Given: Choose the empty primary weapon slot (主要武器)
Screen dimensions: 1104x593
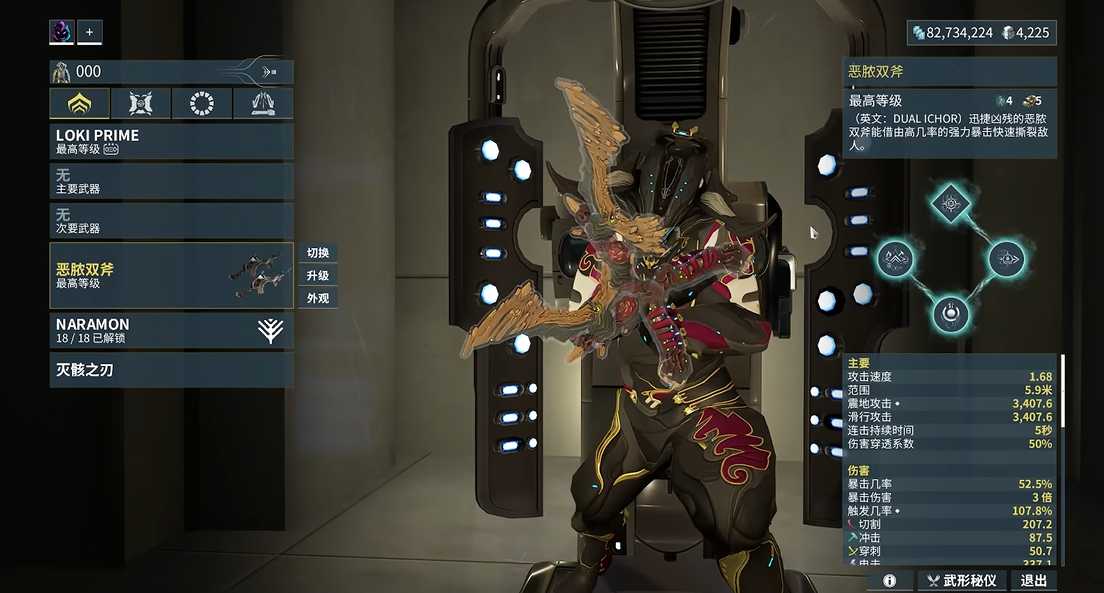Looking at the screenshot, I should pyautogui.click(x=171, y=181).
